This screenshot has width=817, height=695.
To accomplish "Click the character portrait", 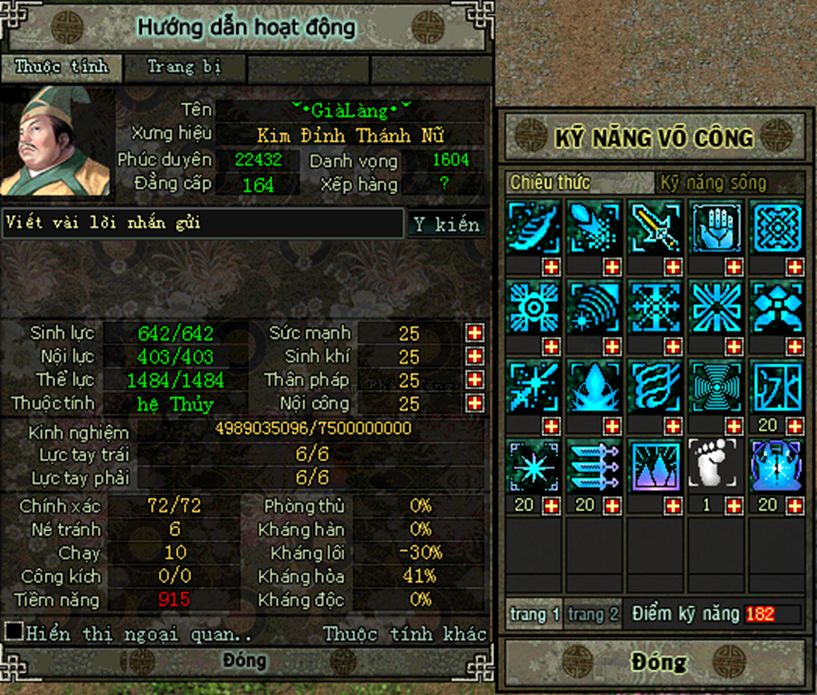I will 57,141.
